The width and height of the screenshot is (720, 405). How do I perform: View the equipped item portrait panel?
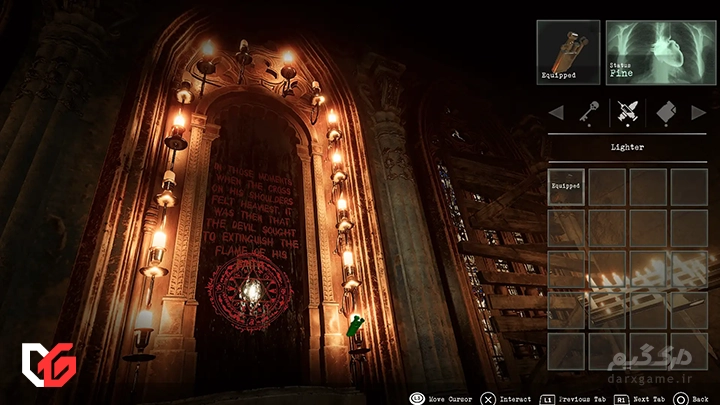(568, 52)
